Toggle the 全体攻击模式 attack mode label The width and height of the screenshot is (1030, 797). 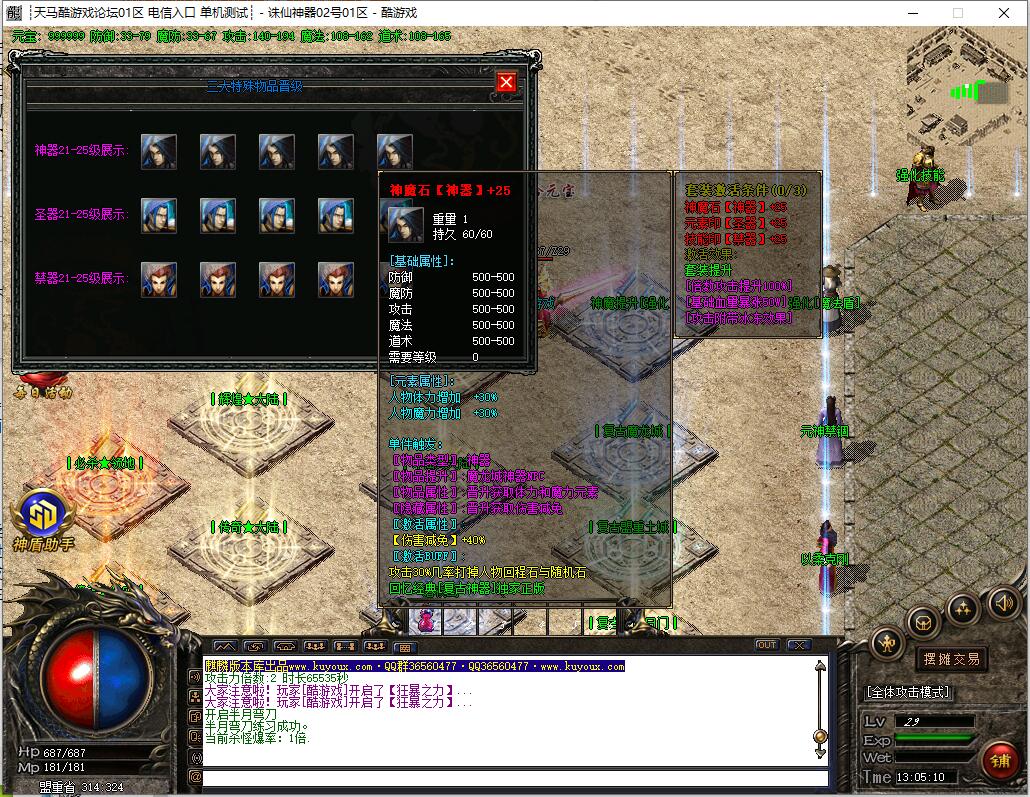point(908,692)
